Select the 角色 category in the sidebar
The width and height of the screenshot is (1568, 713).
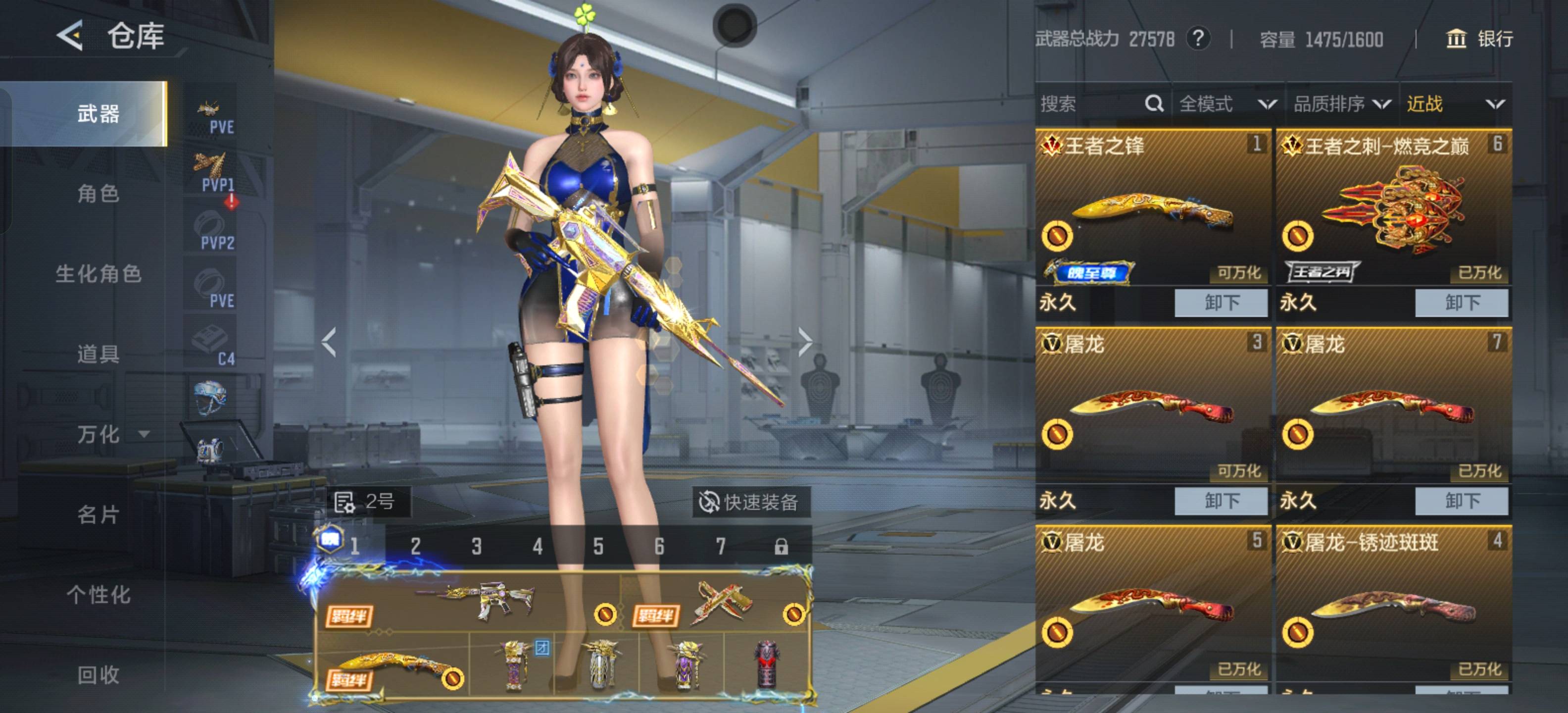(x=98, y=194)
